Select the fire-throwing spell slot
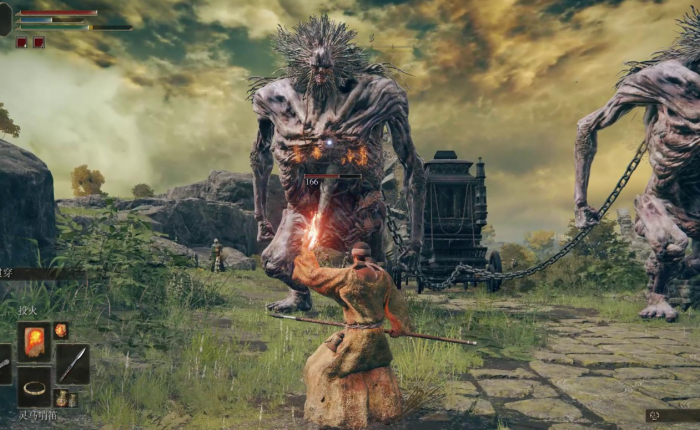Image resolution: width=700 pixels, height=430 pixels. click(34, 342)
